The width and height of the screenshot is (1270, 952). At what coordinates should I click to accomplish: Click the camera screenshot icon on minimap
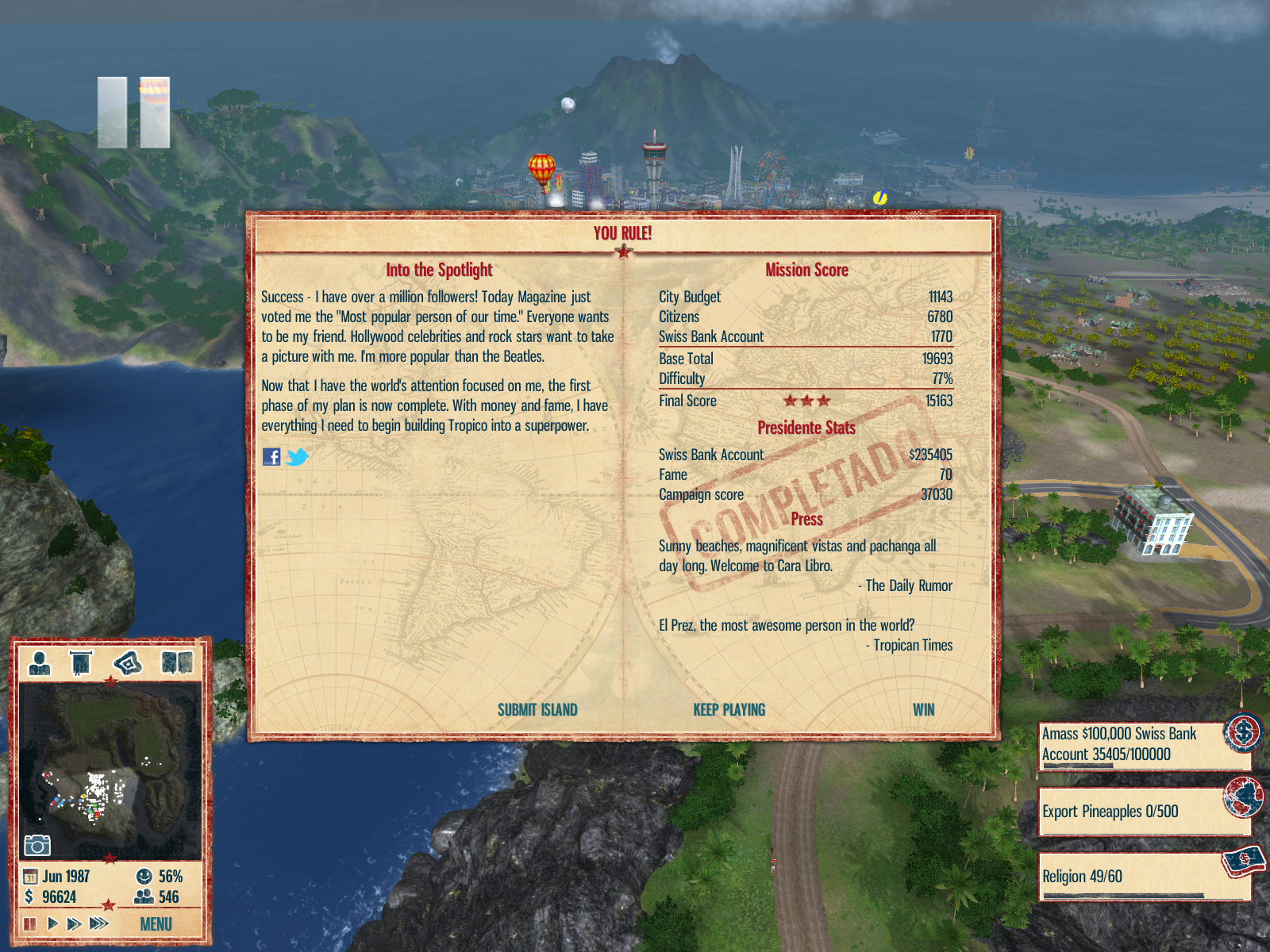click(37, 845)
